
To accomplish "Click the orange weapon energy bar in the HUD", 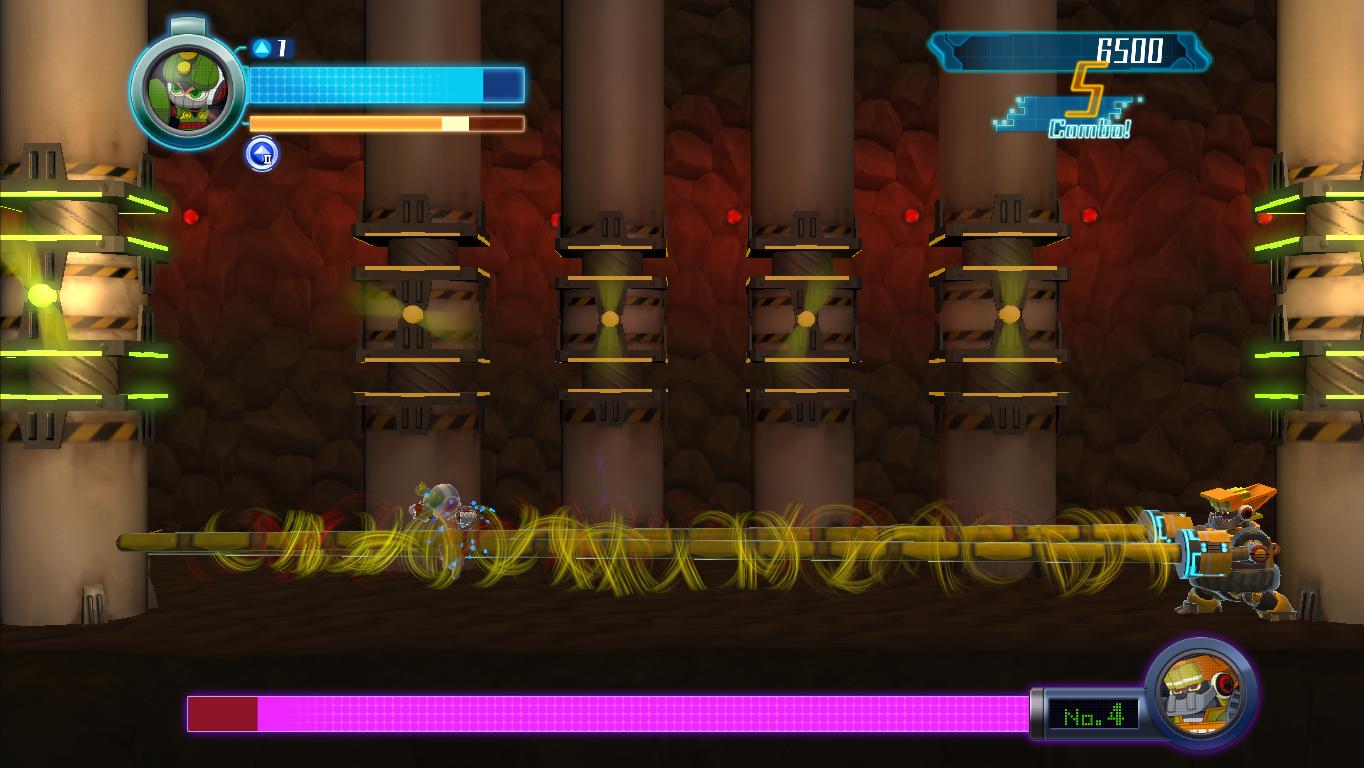I will [385, 123].
